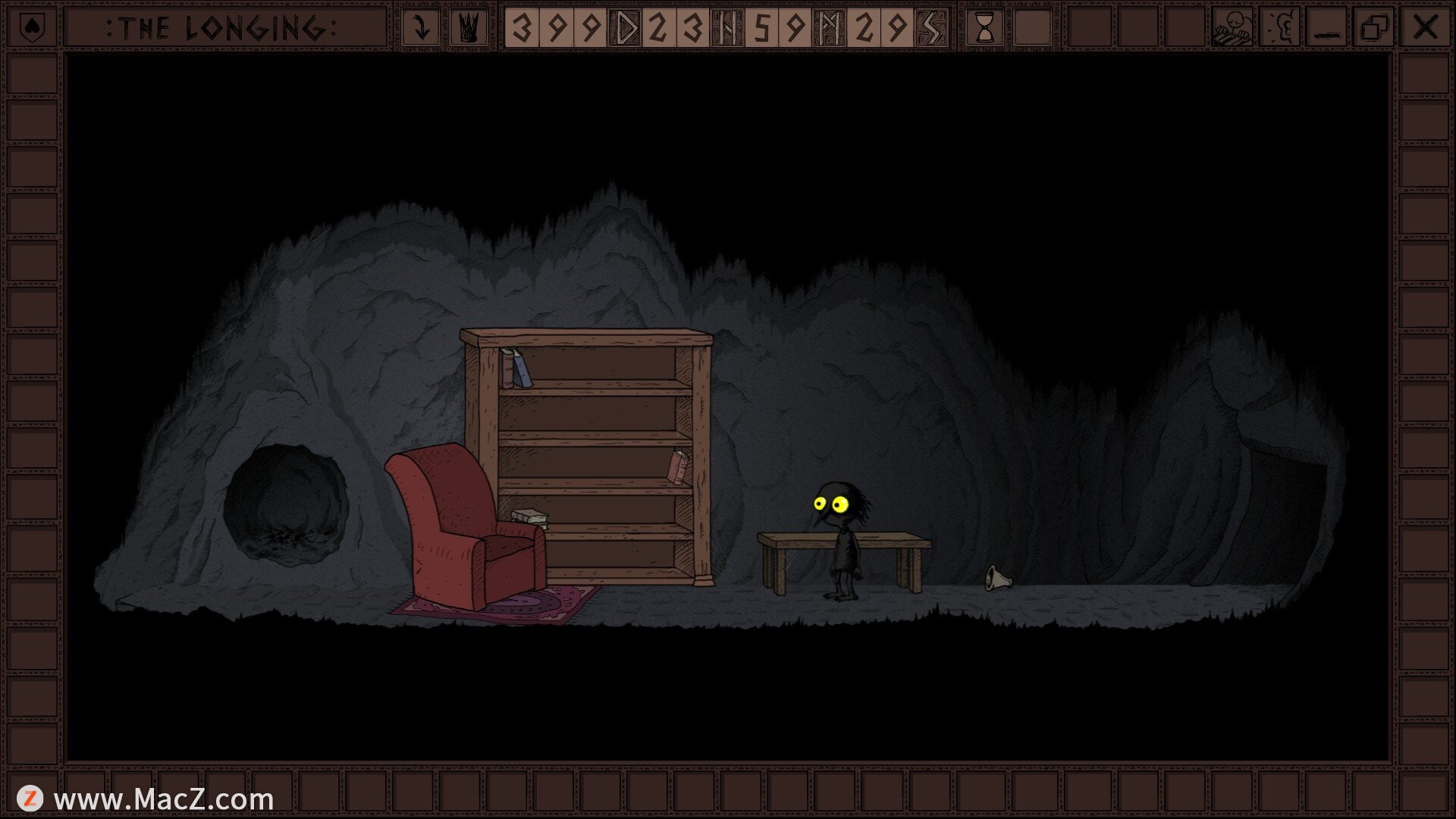Open the shade-at-keyboard controls icon

1232,28
